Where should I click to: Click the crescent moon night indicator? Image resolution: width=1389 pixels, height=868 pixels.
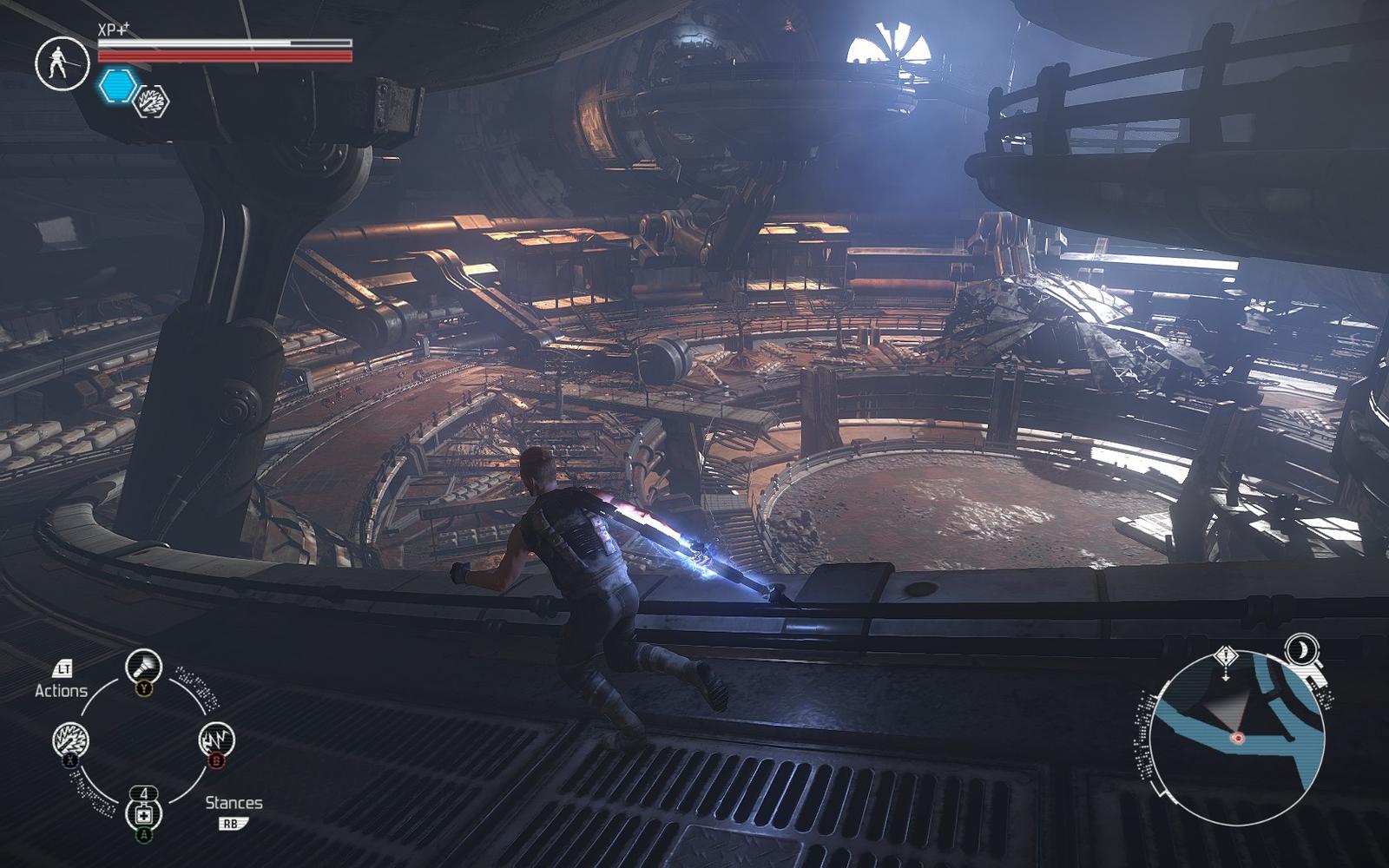click(x=1301, y=649)
